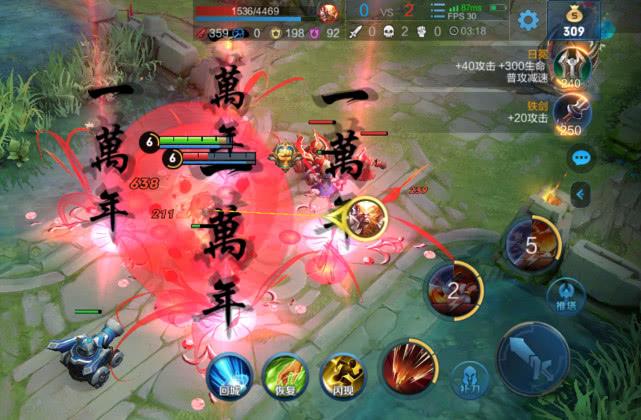Viewport: 641px width, 420px height.
Task: Buy the recommended 日冕 item
Action: click(x=571, y=69)
